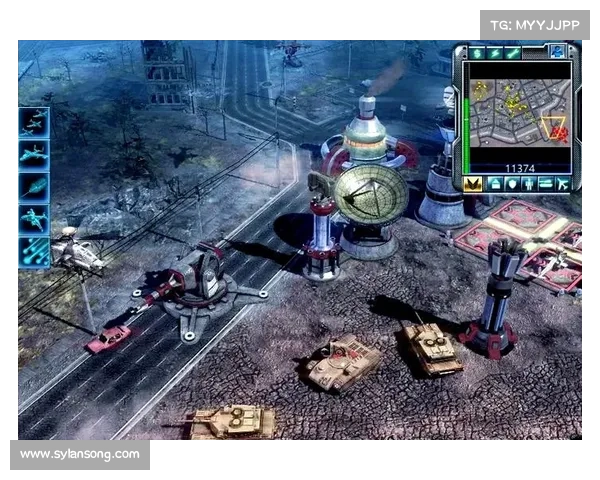Viewport: 600px width, 480px height.
Task: Toggle sell mode with the dollar button
Action: point(476,53)
